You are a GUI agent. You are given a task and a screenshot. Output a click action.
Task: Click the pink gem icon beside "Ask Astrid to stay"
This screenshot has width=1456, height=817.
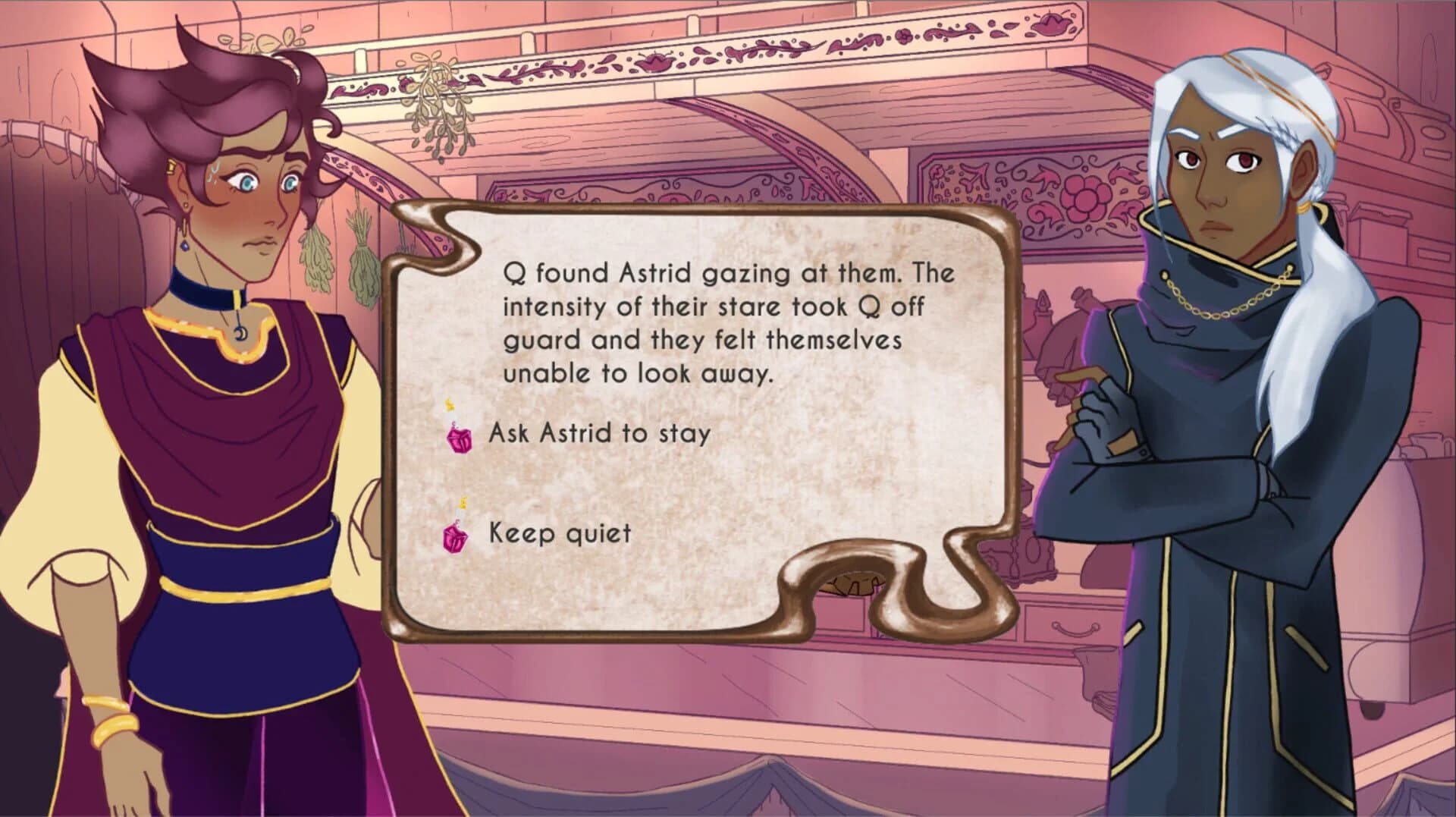point(458,438)
